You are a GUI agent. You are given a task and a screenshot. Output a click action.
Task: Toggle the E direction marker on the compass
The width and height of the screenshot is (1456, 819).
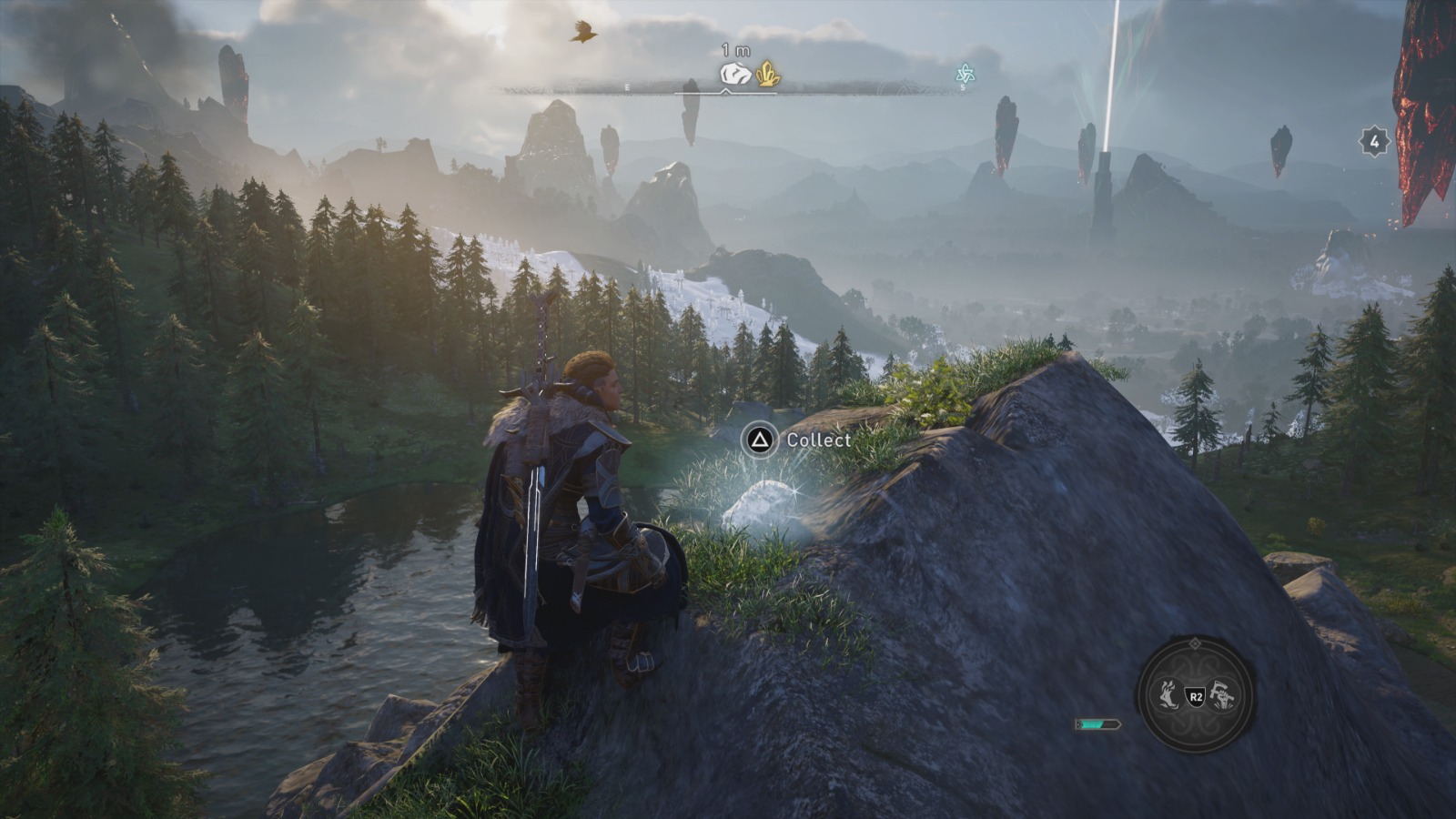[628, 86]
